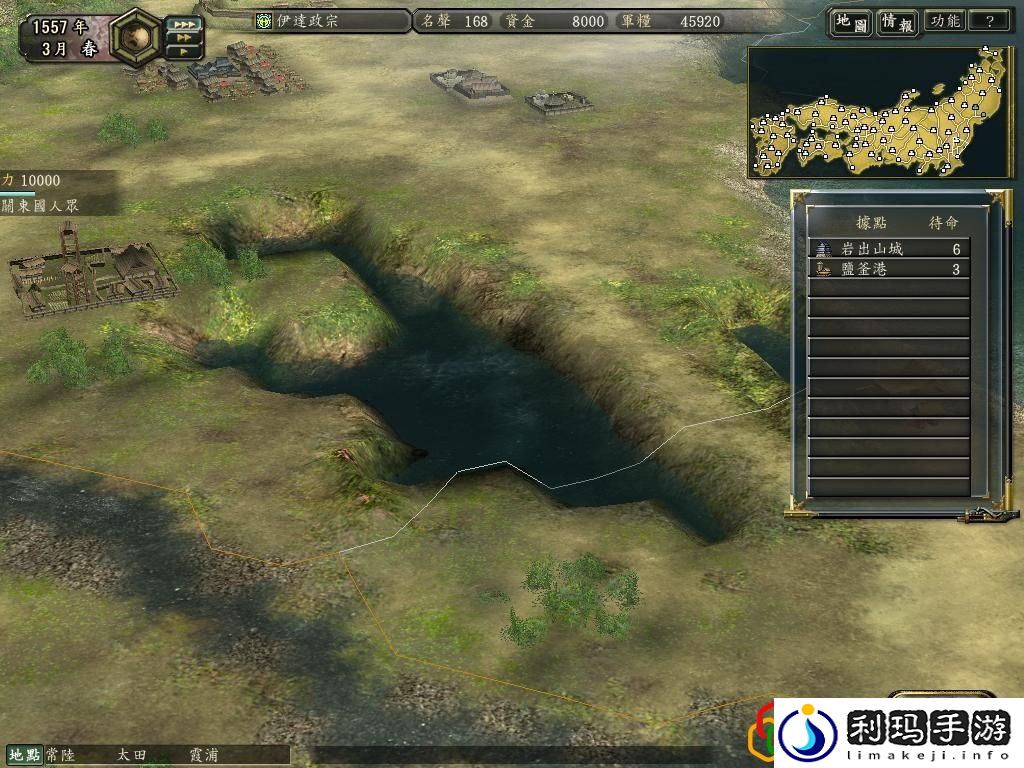The height and width of the screenshot is (768, 1024).
Task: Set game speed to fastest triple-arrow
Action: (183, 23)
